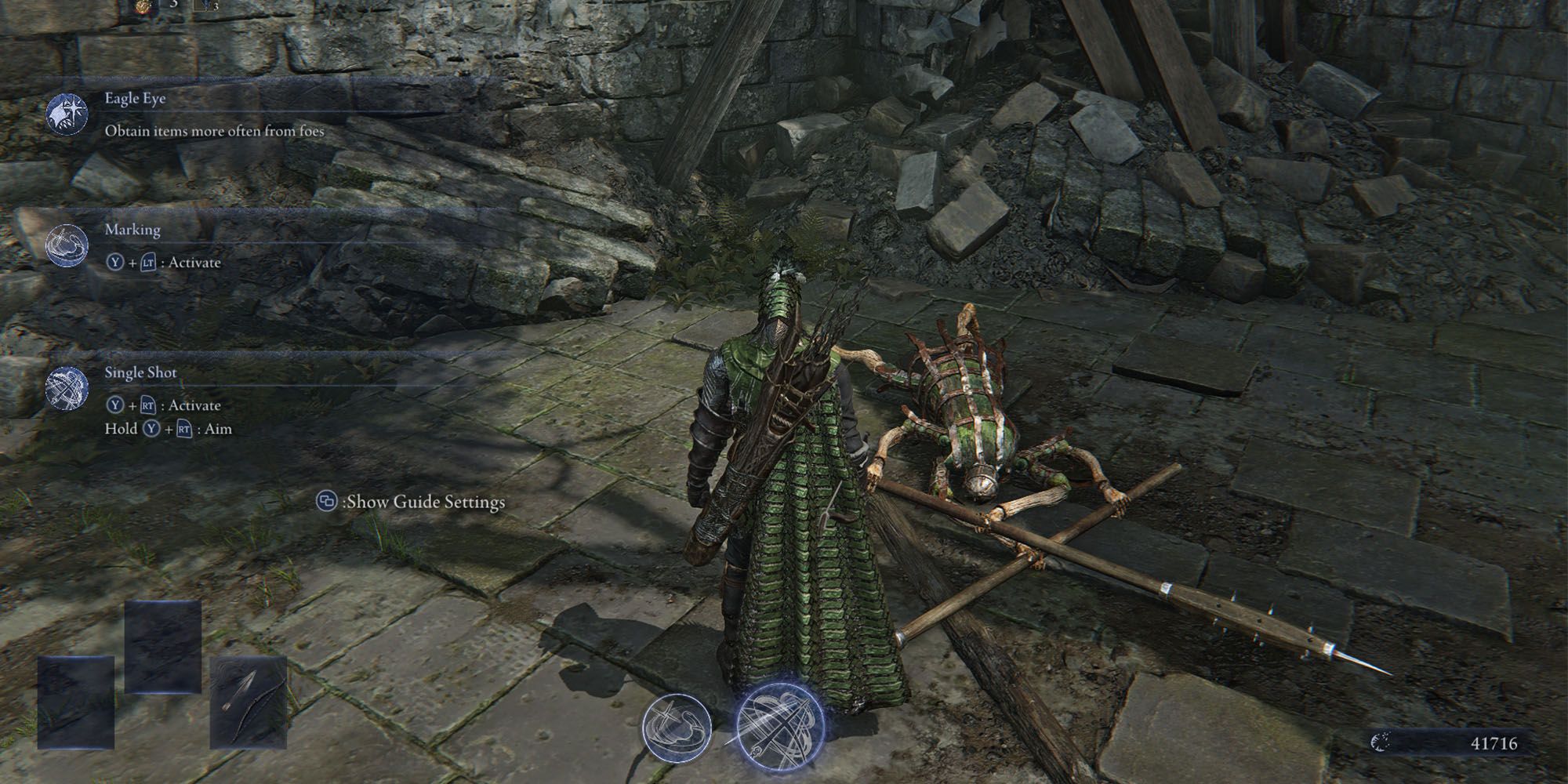Select the Eagle Eye passive ability icon

tap(67, 114)
